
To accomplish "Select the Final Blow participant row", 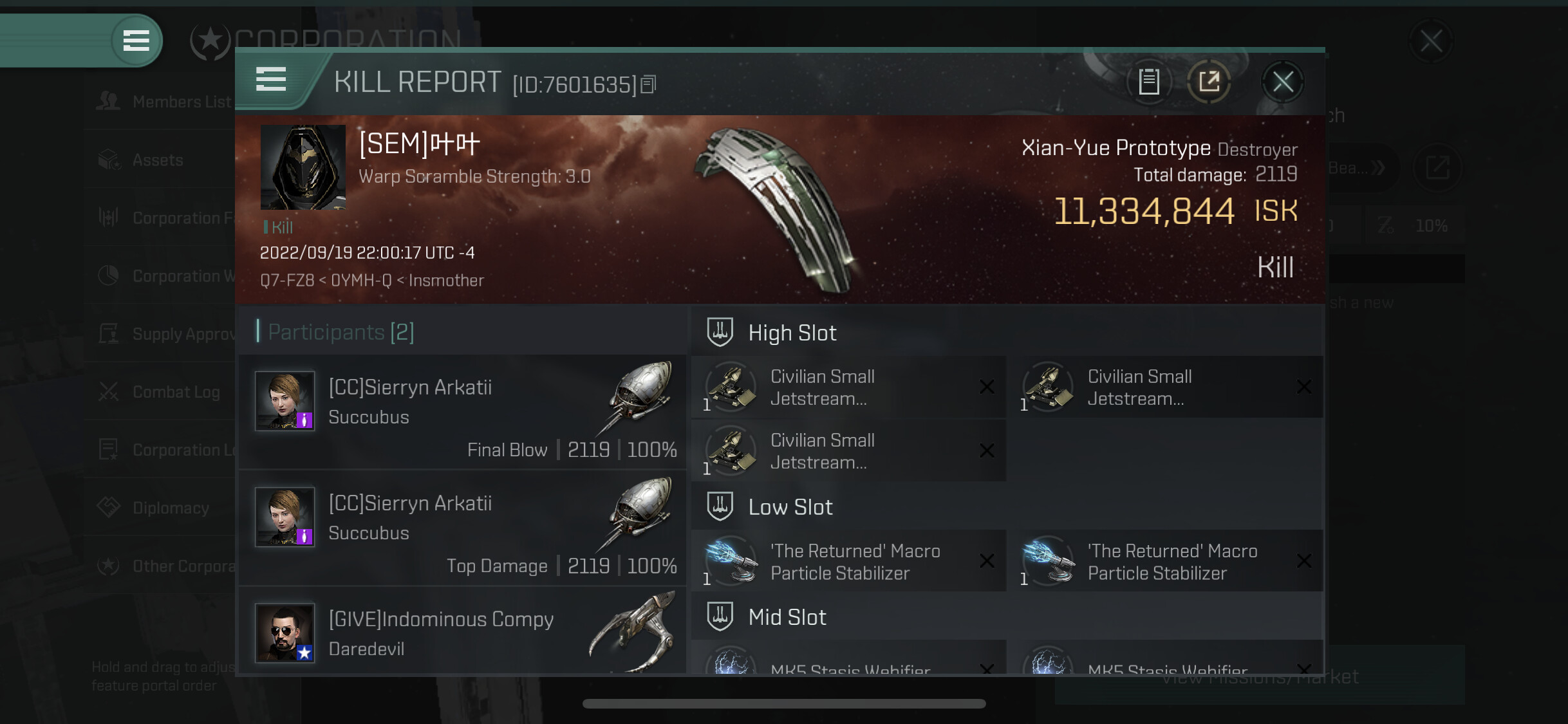I will [x=462, y=413].
